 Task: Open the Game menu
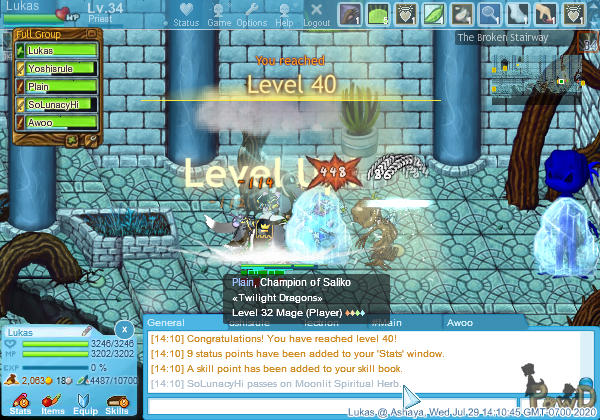[x=218, y=14]
